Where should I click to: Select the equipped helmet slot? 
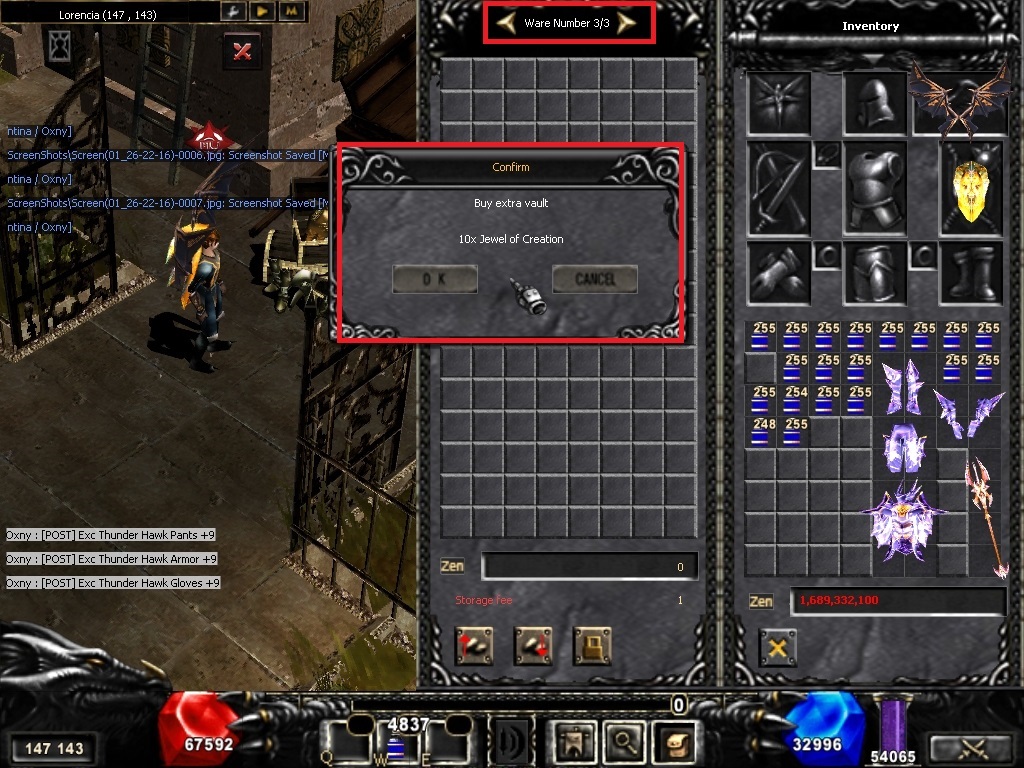(x=874, y=102)
